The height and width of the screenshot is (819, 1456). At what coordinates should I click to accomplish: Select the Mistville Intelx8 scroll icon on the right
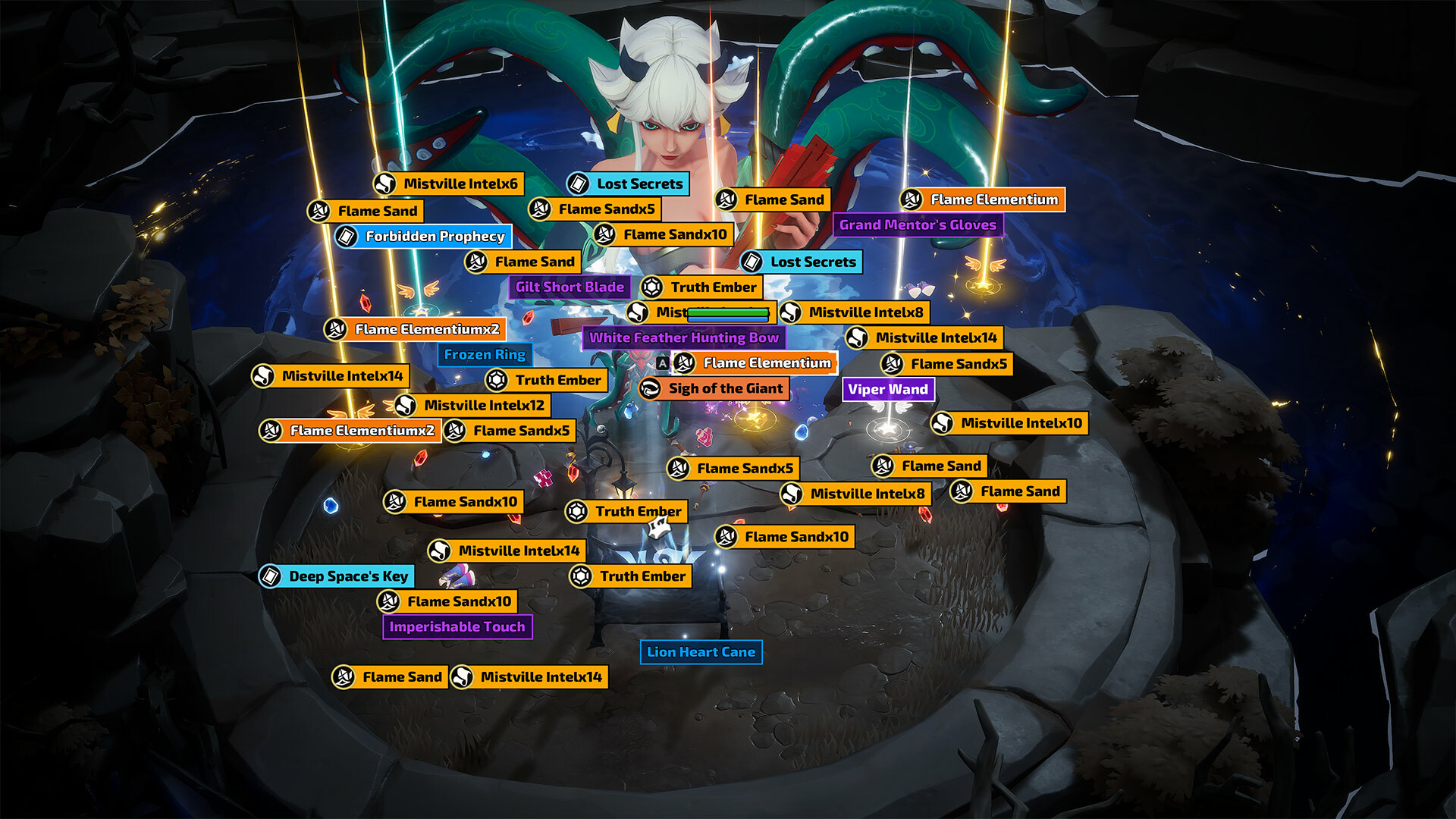(792, 312)
